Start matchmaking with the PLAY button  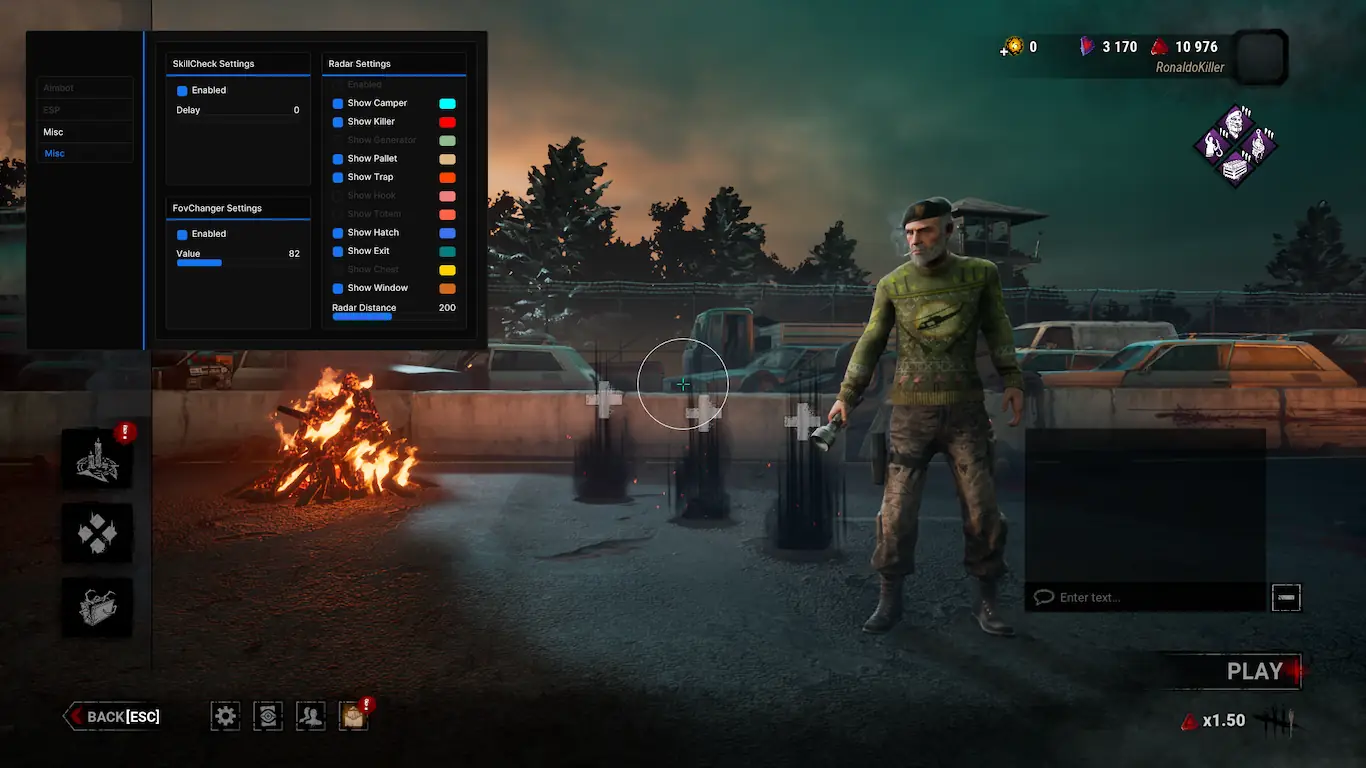tap(1254, 672)
